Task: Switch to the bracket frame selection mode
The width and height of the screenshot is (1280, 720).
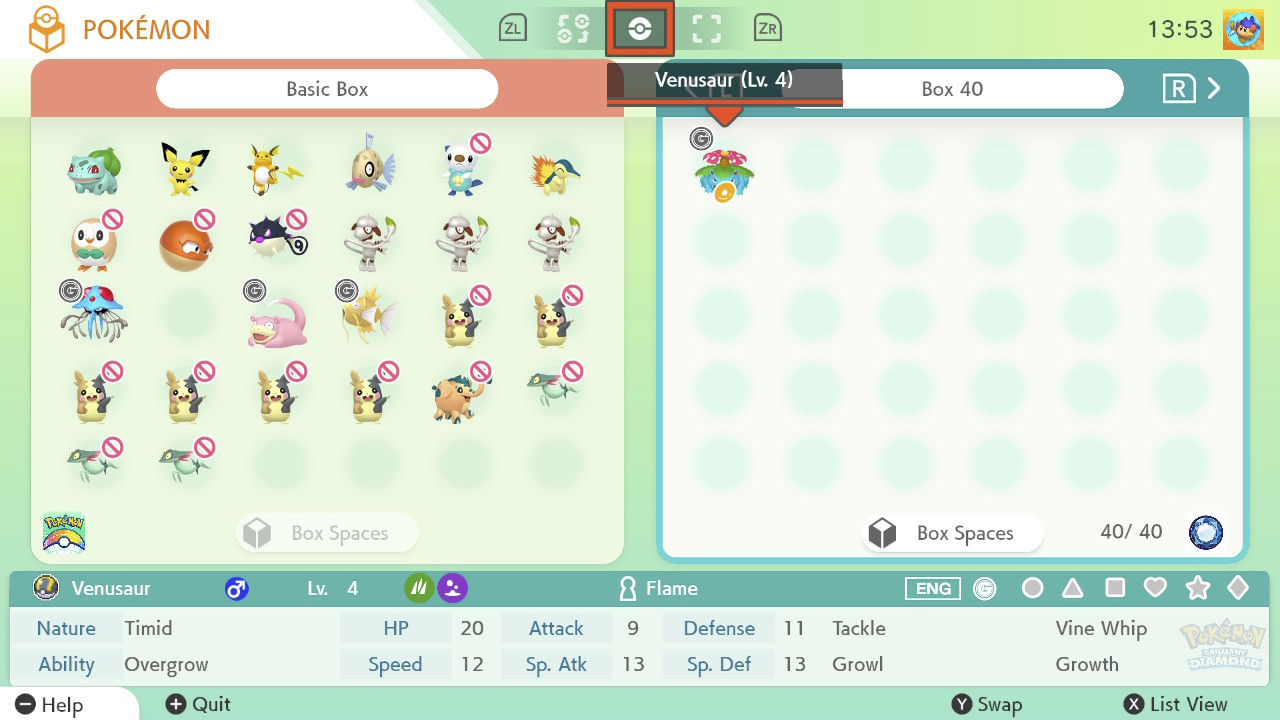Action: coord(706,29)
